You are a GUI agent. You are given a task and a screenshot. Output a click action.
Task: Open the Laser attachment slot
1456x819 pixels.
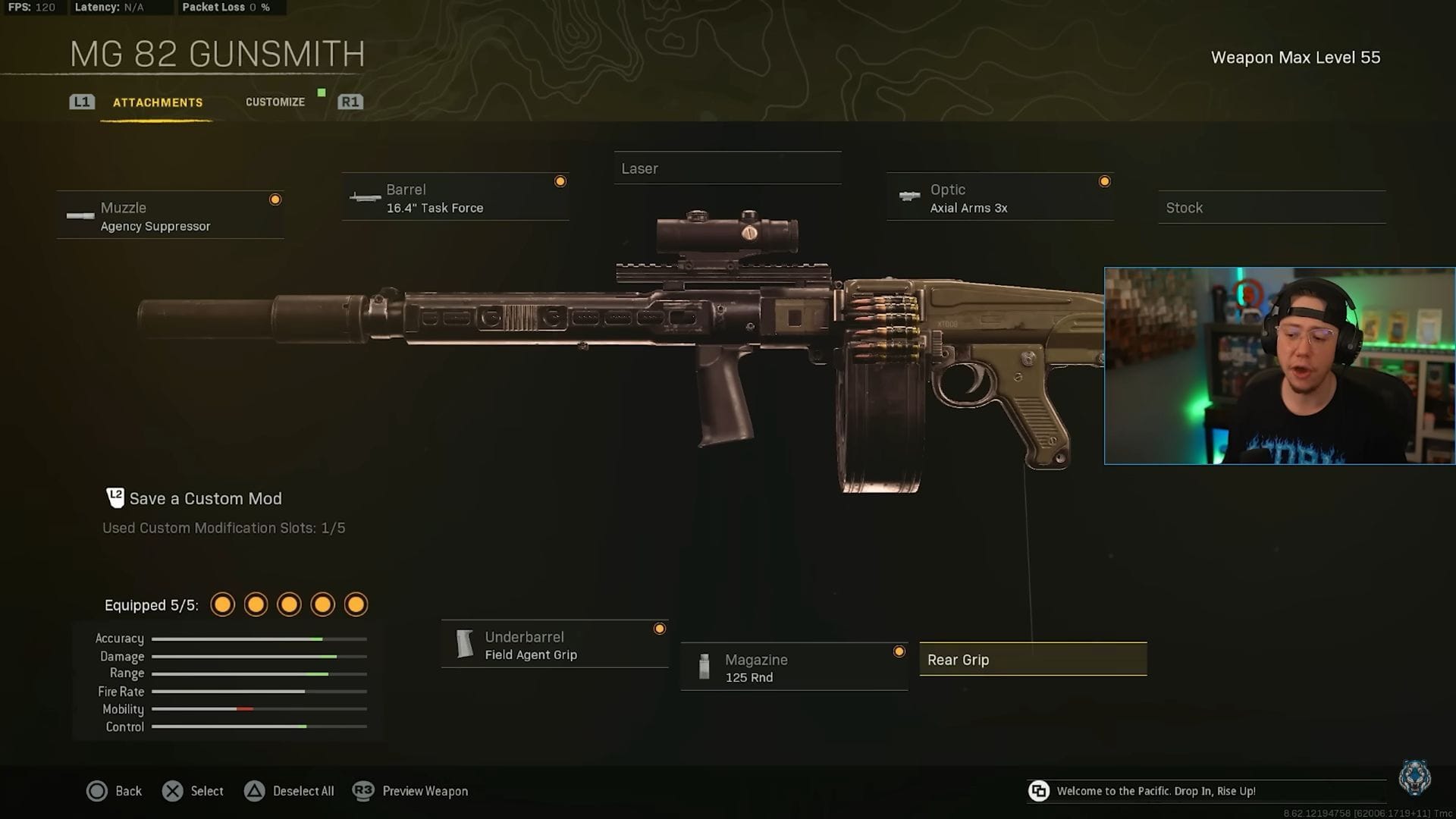tap(726, 168)
